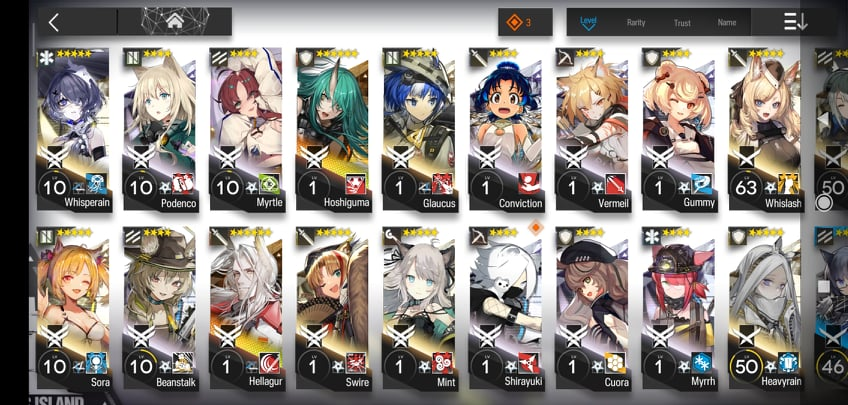The height and width of the screenshot is (405, 848).
Task: Open the operator filter button
Action: click(x=525, y=22)
